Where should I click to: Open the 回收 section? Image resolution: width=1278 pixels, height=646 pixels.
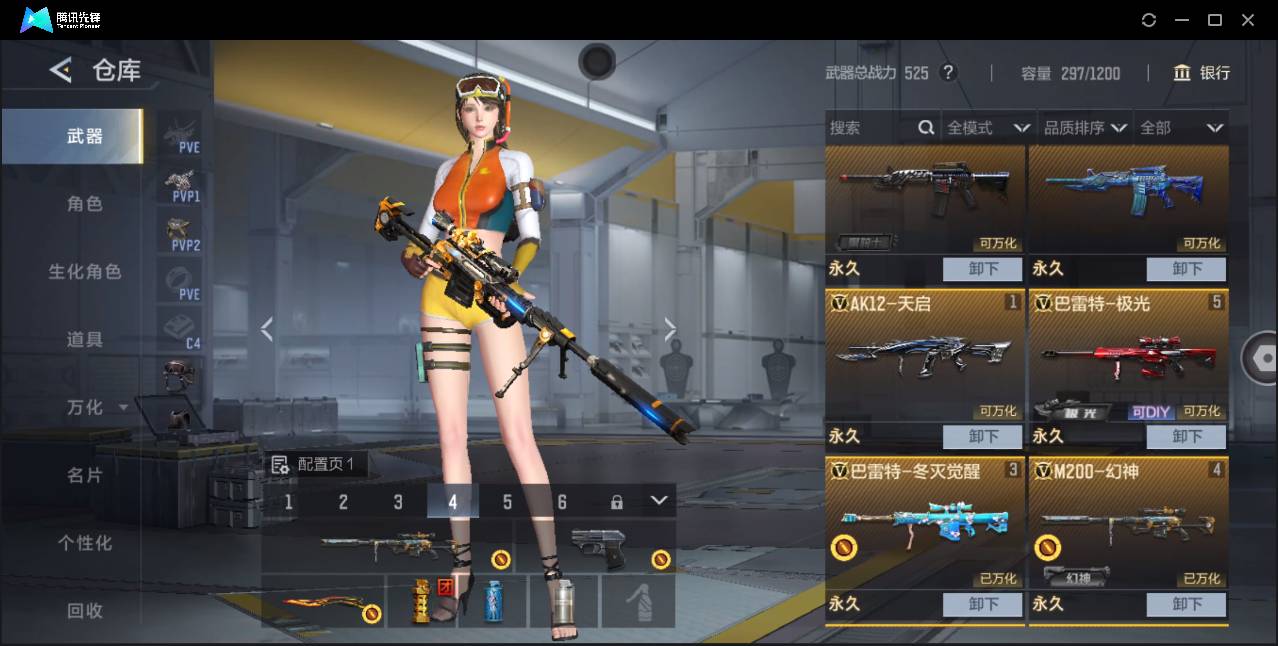[84, 610]
